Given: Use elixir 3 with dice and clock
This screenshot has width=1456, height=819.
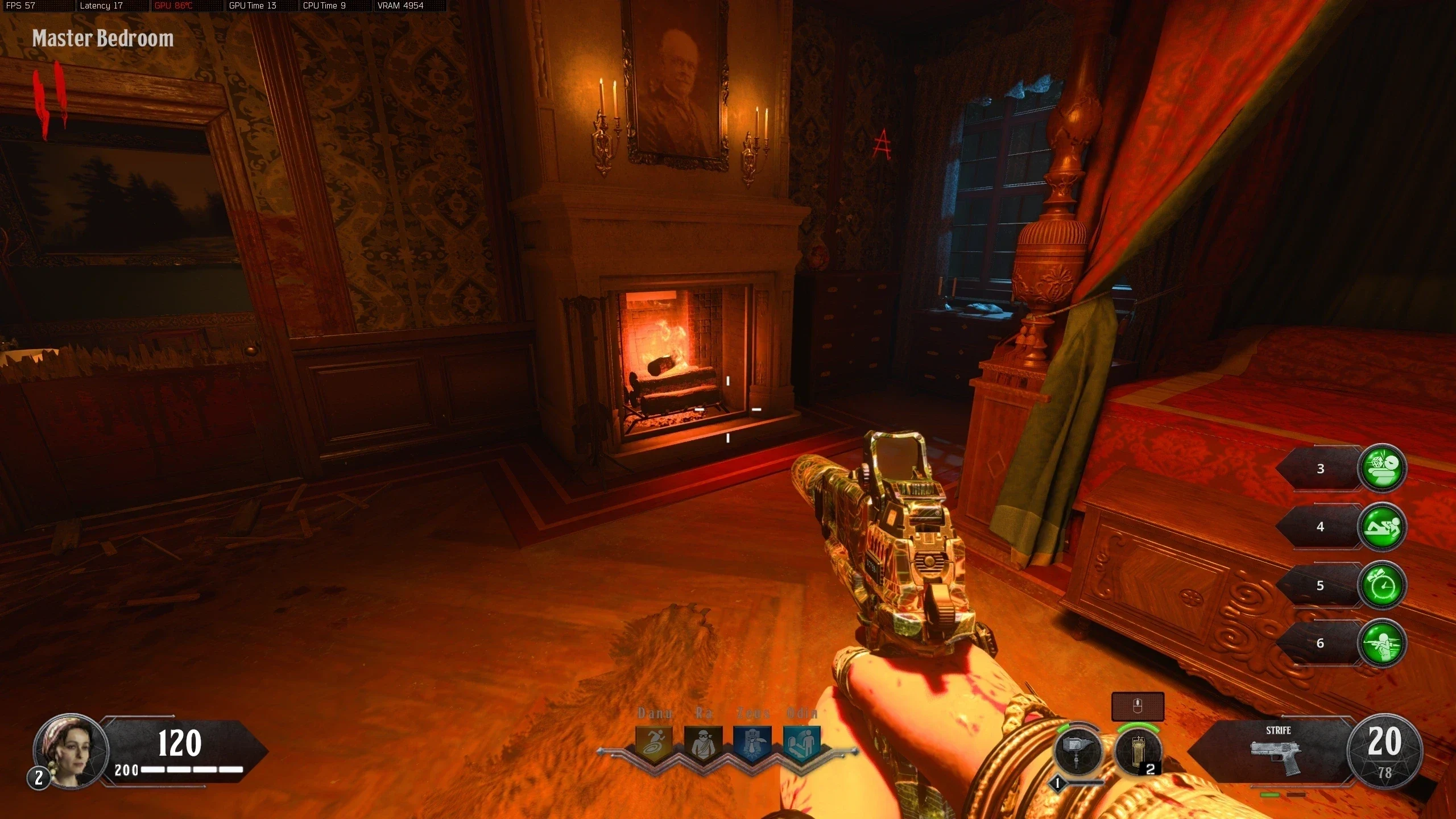Looking at the screenshot, I should tap(1381, 468).
